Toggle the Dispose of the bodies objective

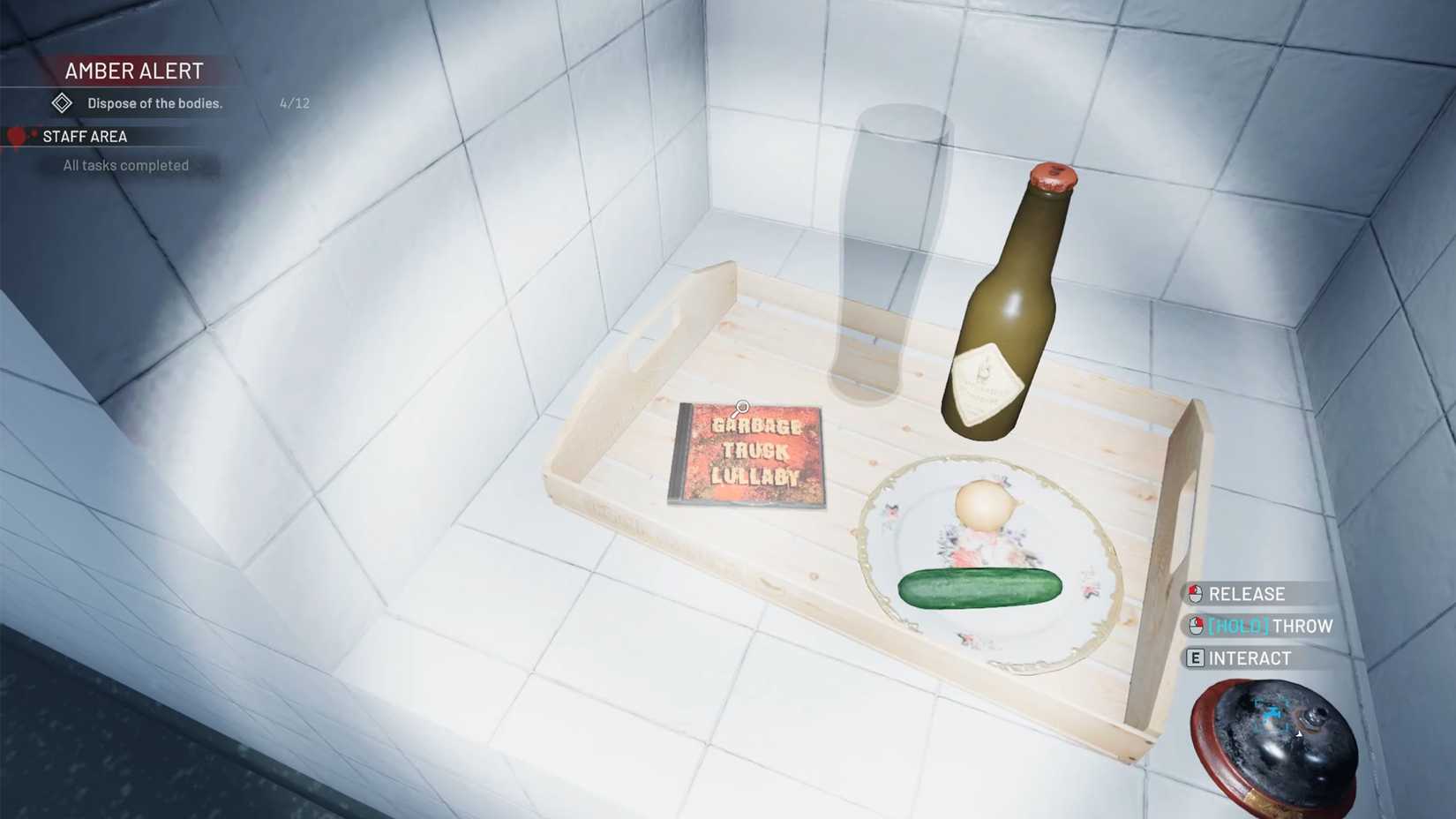(154, 102)
